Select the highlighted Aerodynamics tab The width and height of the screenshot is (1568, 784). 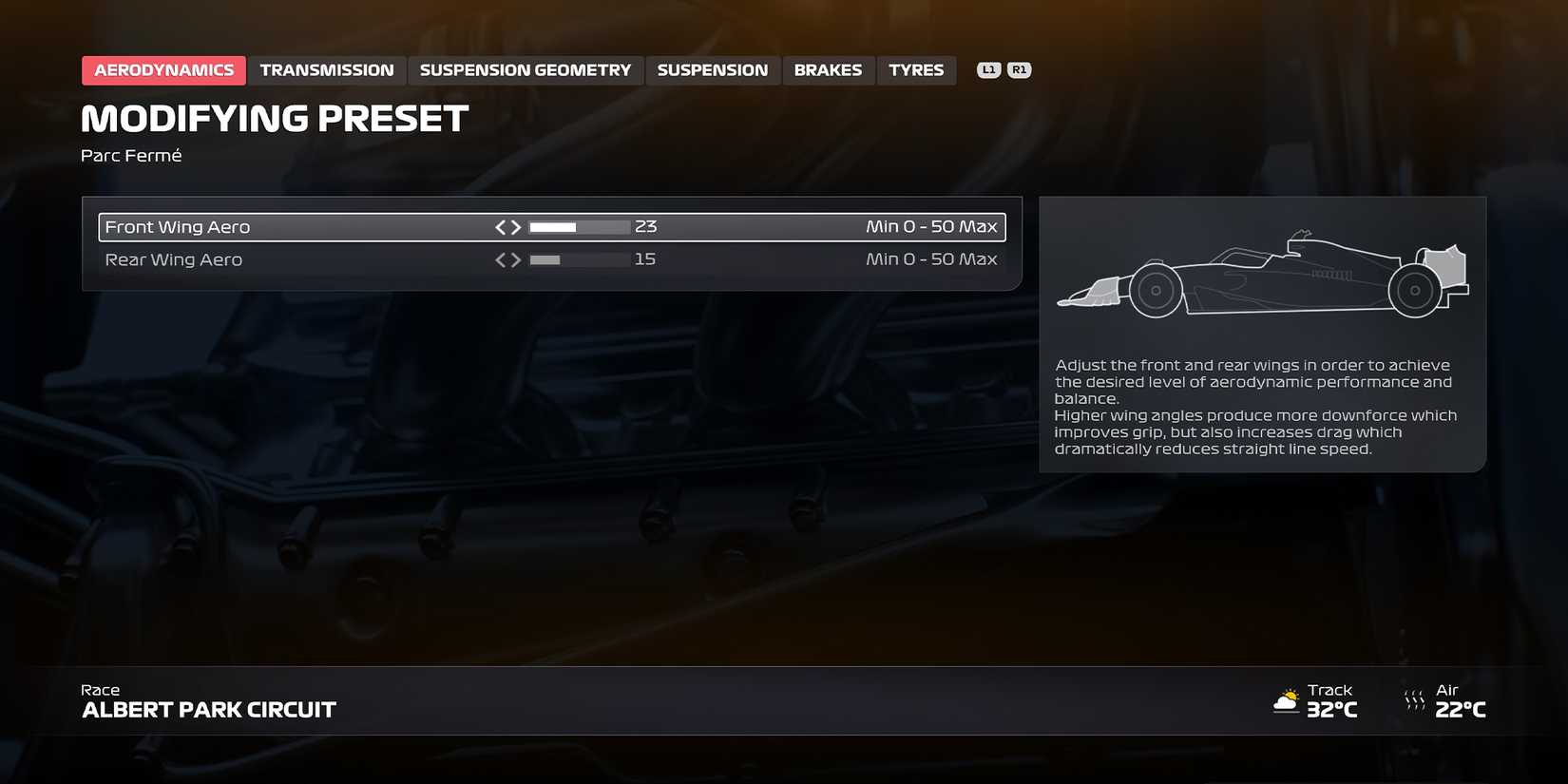(x=163, y=69)
